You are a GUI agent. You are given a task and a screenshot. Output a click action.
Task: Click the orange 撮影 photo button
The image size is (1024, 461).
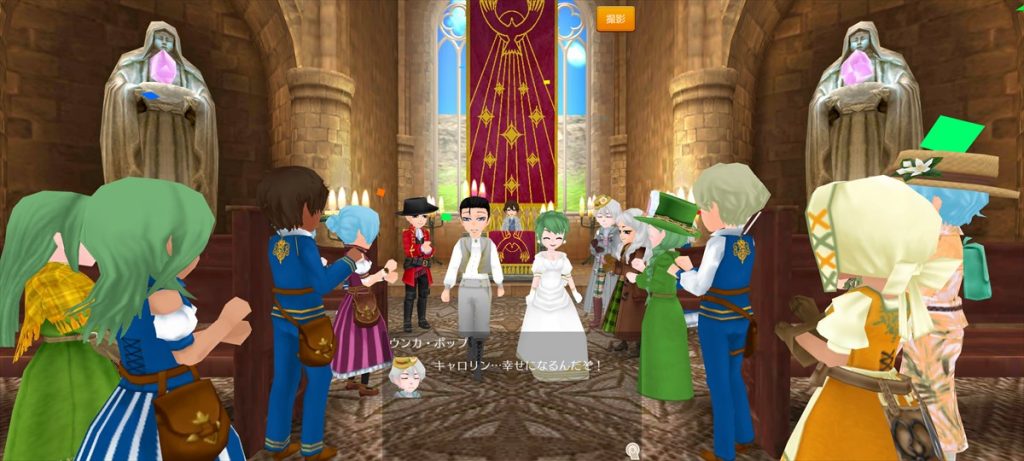pyautogui.click(x=615, y=19)
